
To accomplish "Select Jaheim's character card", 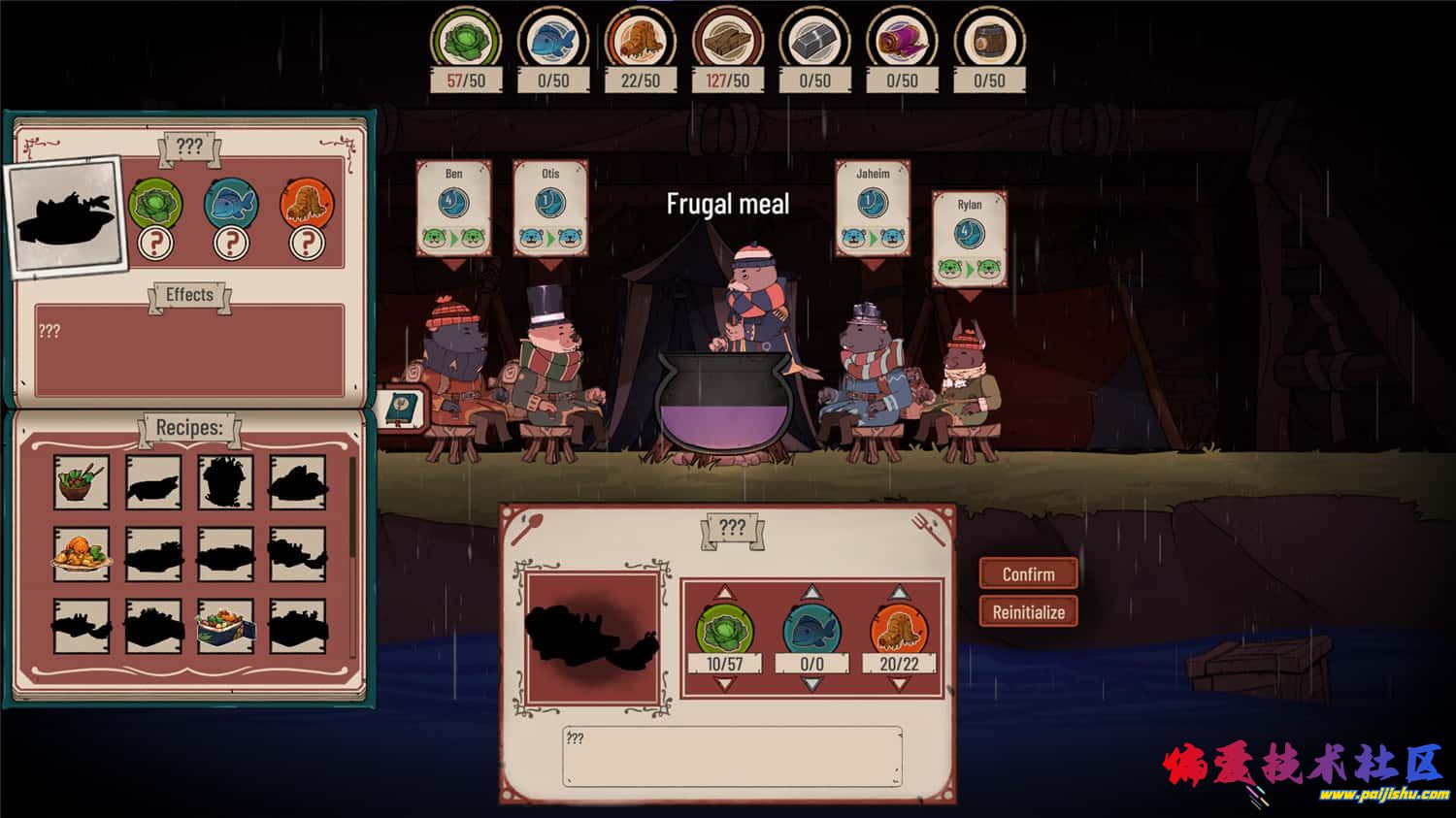I will pos(872,210).
